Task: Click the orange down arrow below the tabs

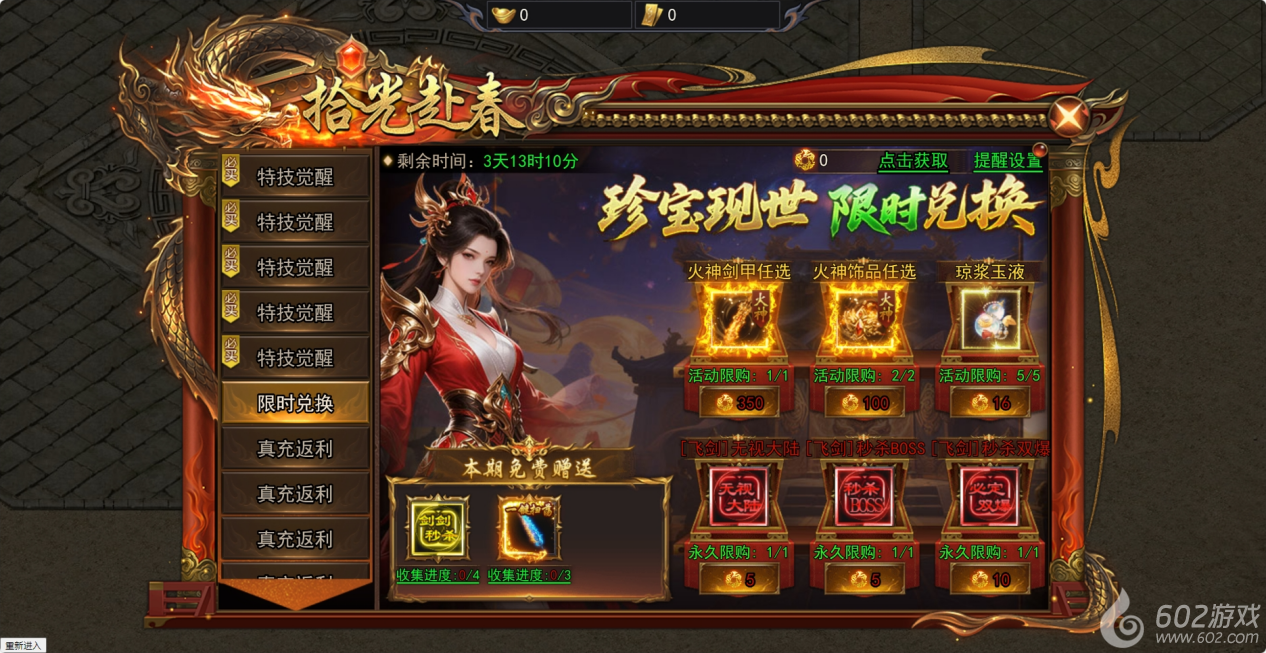Action: [295, 593]
